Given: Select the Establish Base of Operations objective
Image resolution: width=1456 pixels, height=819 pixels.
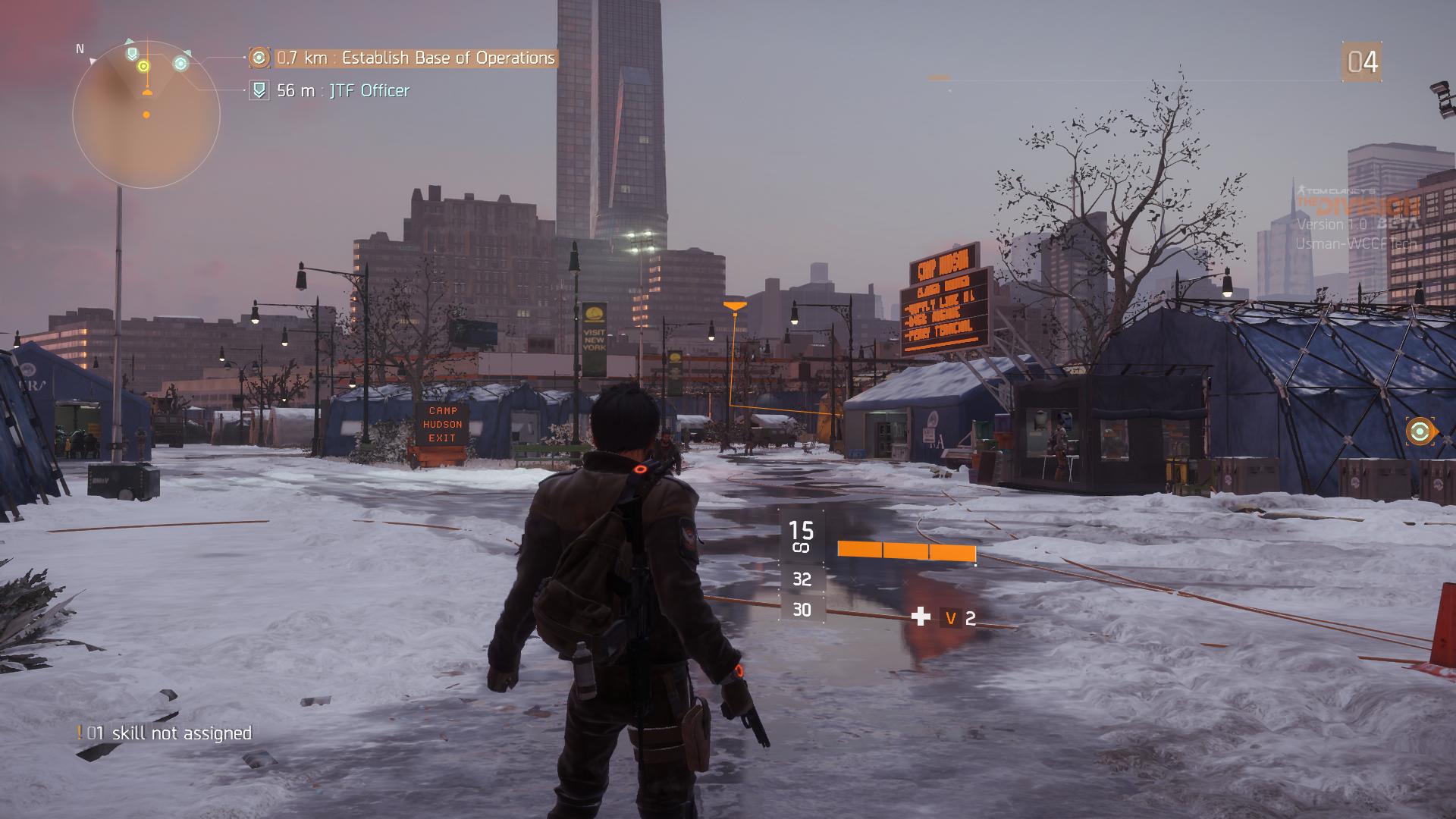Looking at the screenshot, I should tap(416, 58).
